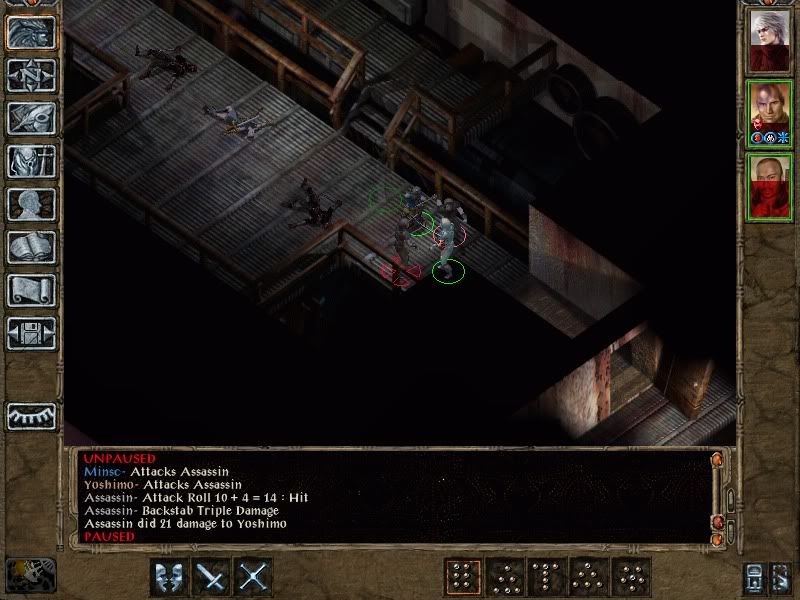
Task: Activate the guard shield action button
Action: click(x=169, y=577)
